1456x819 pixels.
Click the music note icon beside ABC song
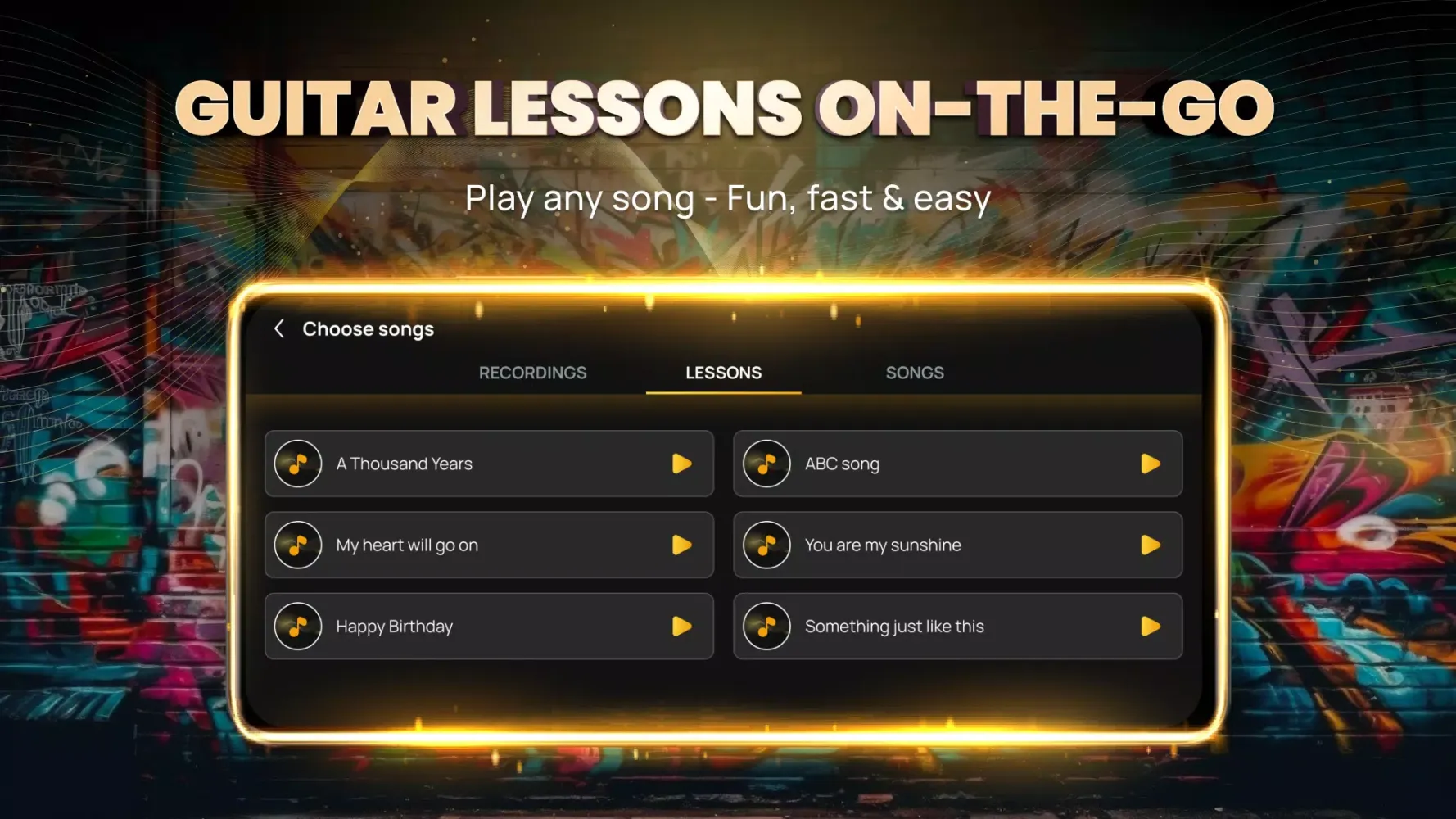(x=766, y=464)
